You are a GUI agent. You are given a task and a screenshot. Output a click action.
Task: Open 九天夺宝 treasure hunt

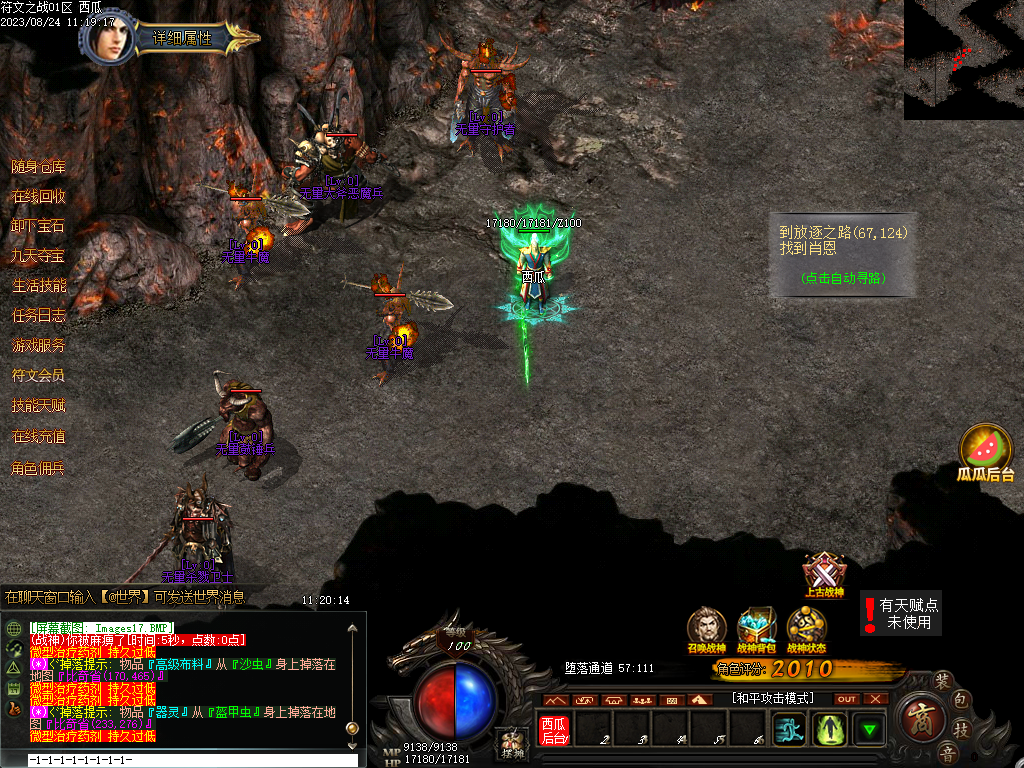[39, 256]
